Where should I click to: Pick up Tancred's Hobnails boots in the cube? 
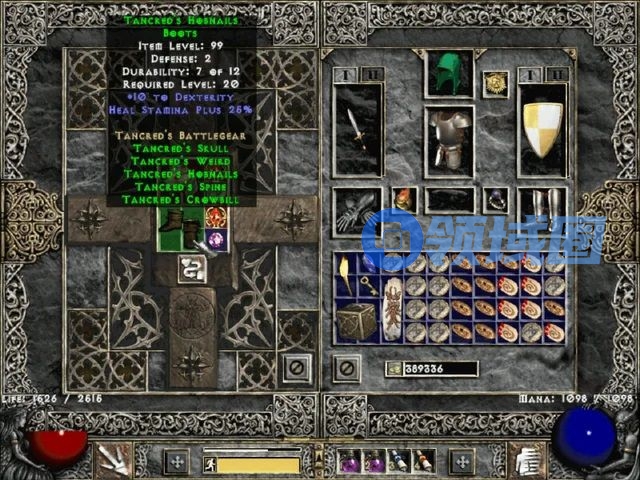click(x=178, y=230)
